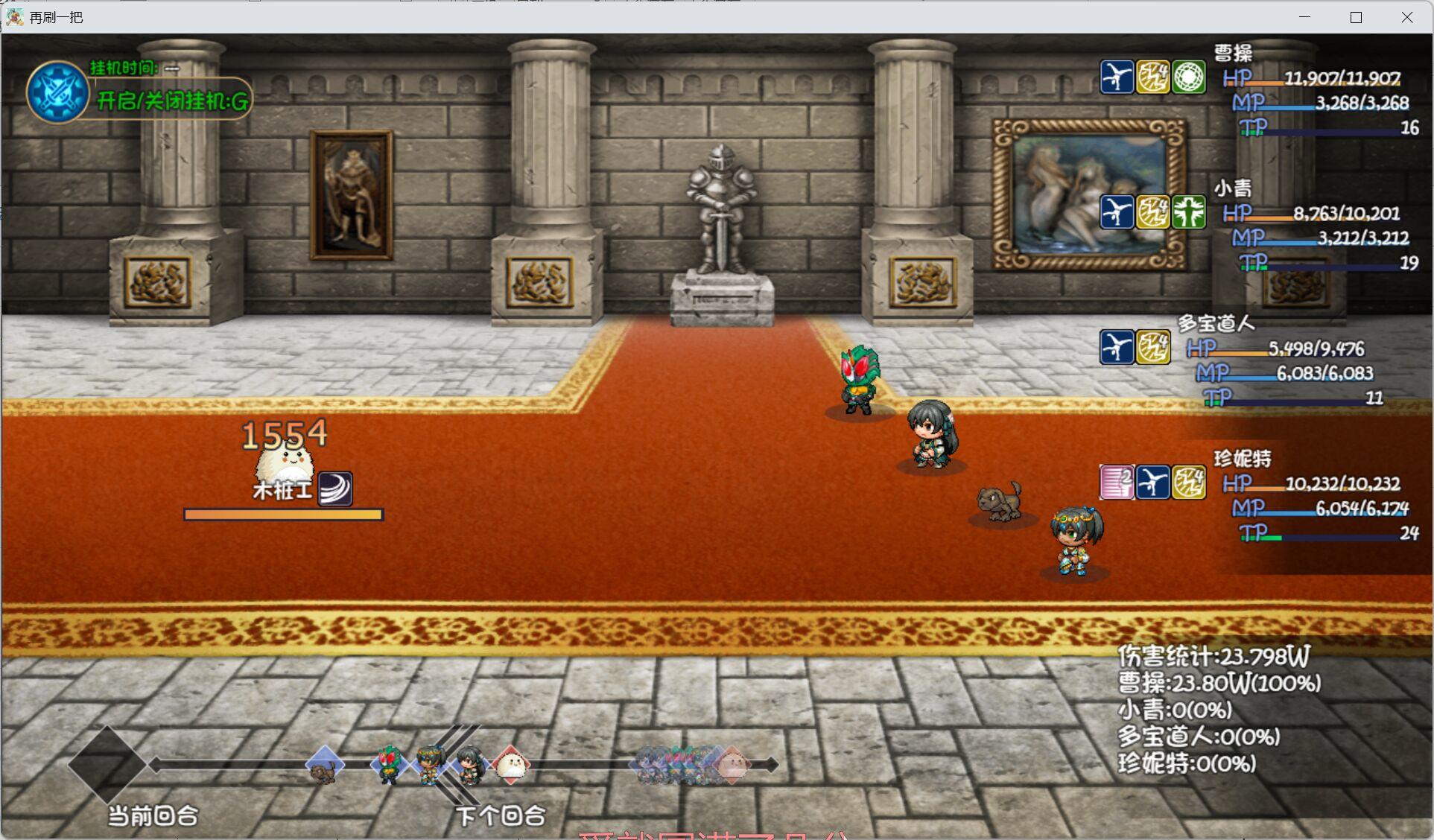Screen dimensions: 1434x840
Task: Click 珍妮特's gold lightning buff with 4 stacks
Action: pos(1187,482)
